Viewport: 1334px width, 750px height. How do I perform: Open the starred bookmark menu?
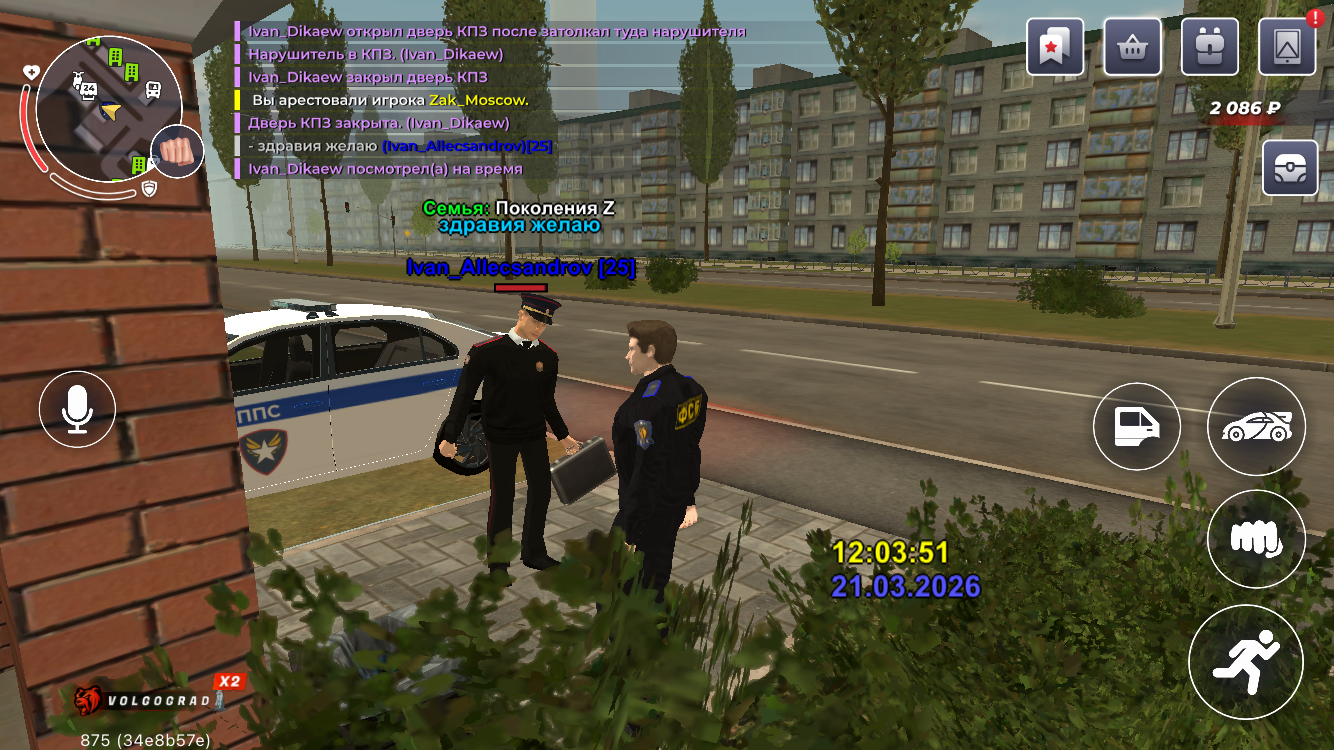coord(1054,47)
